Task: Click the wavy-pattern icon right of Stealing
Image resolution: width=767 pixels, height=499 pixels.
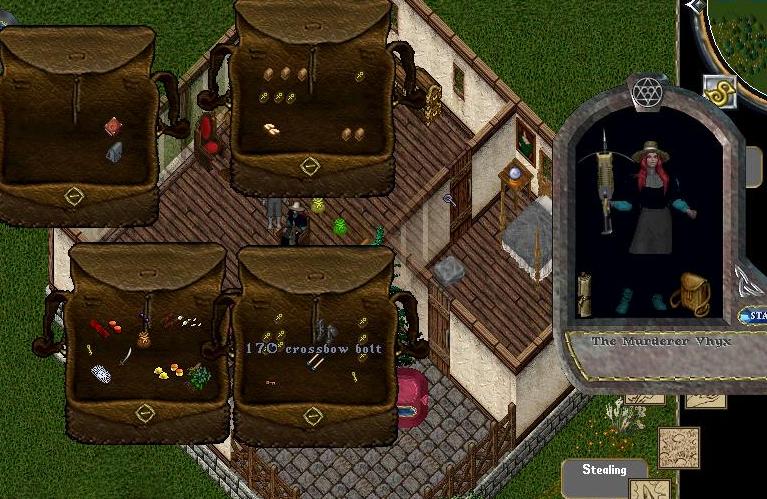Action: 679,446
